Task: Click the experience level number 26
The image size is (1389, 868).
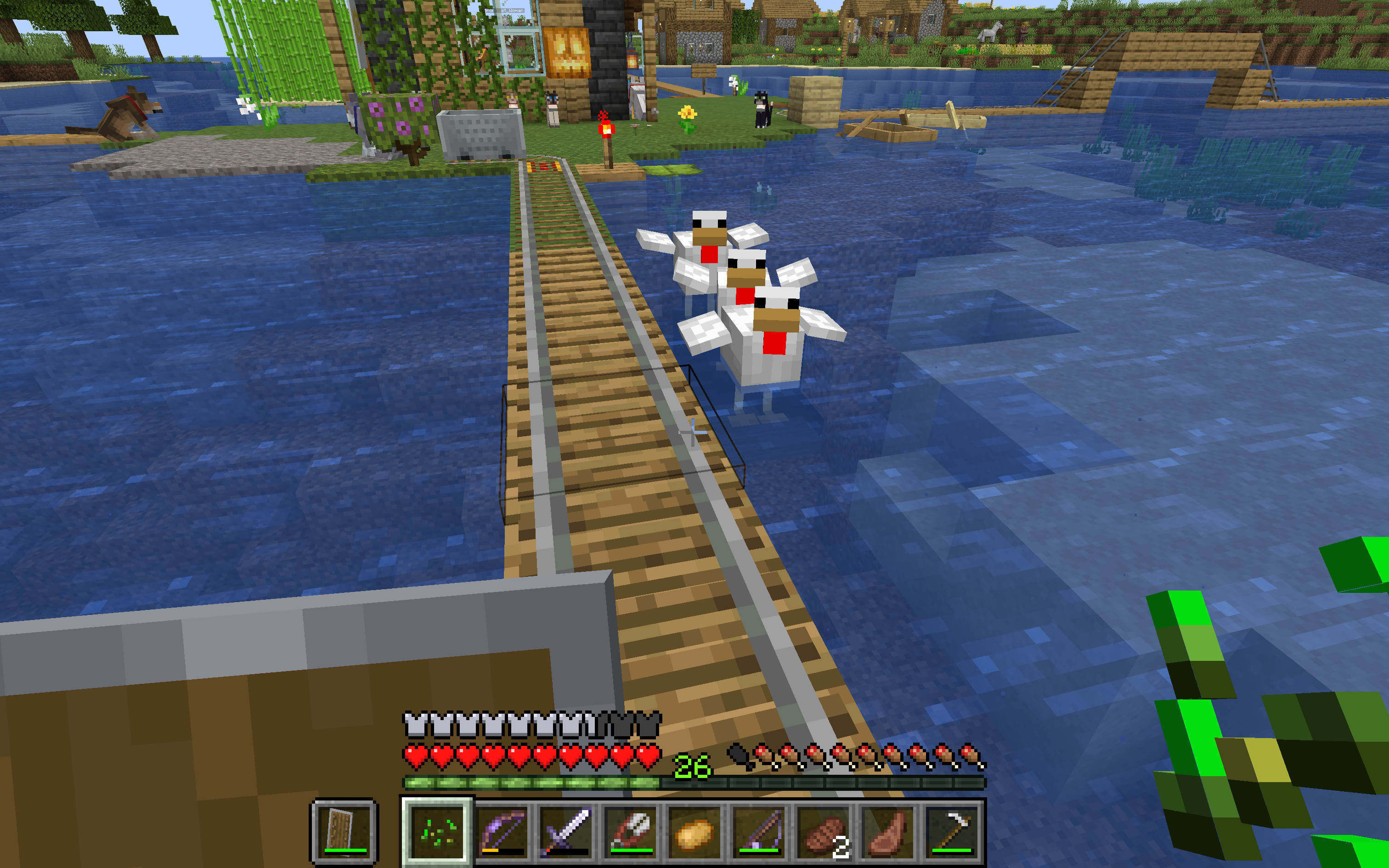Action: pyautogui.click(x=694, y=765)
